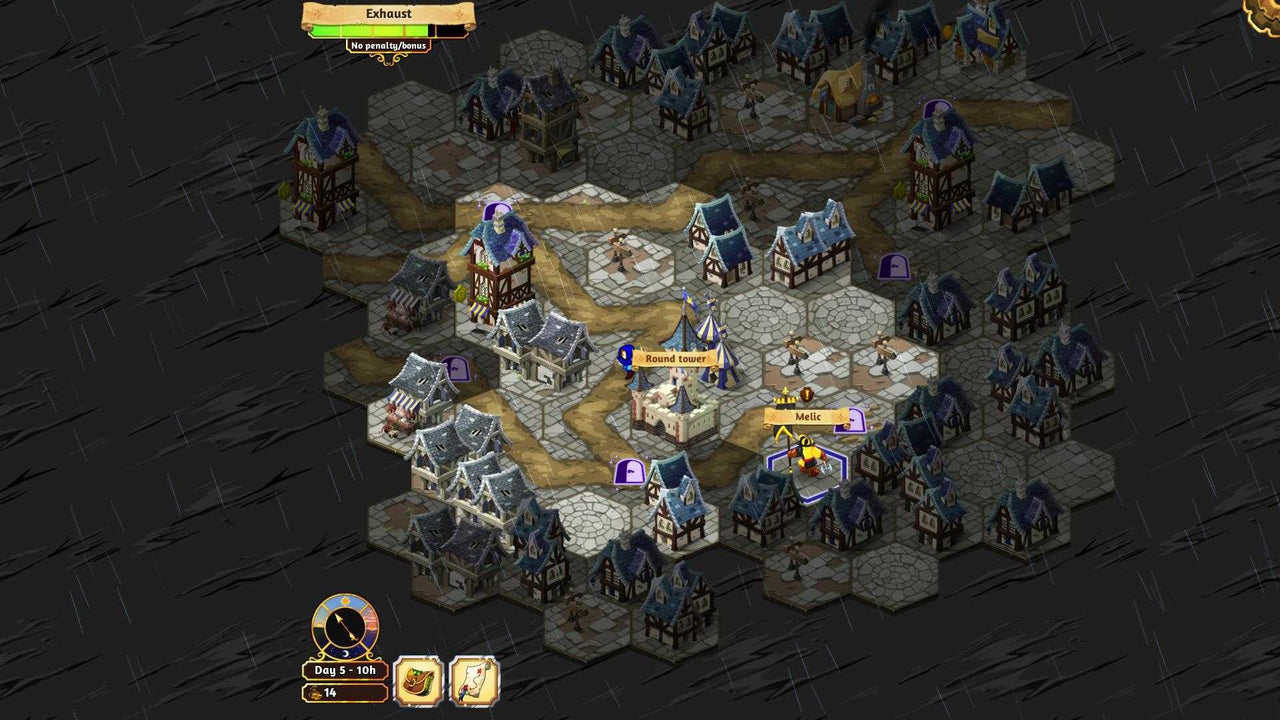The height and width of the screenshot is (720, 1280).
Task: Click the exclamation banner above Melic
Action: [805, 396]
